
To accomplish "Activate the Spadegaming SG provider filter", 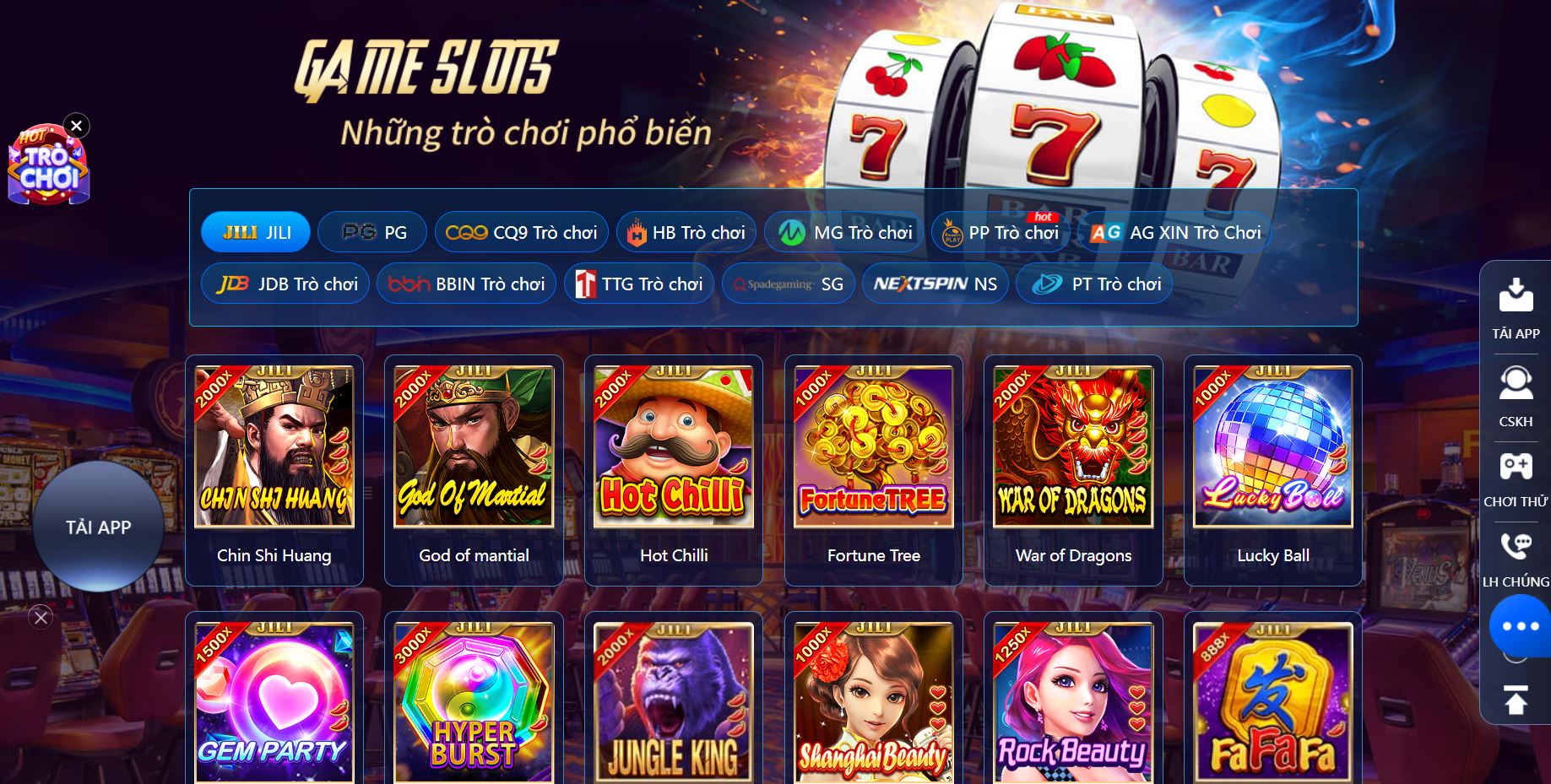I will coord(787,284).
